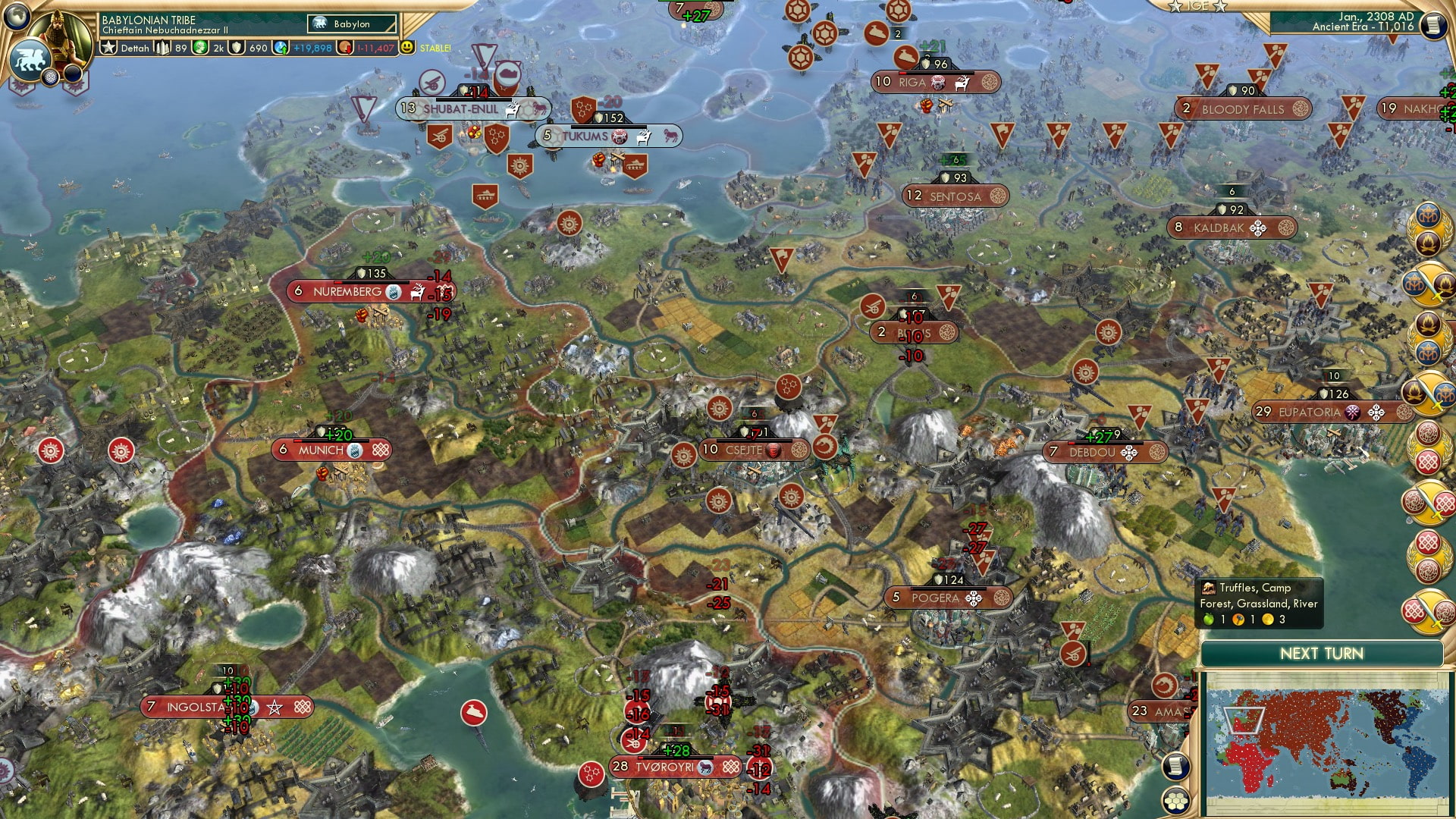This screenshot has width=1456, height=819.
Task: Click the NEXT TURN button
Action: [x=1321, y=653]
